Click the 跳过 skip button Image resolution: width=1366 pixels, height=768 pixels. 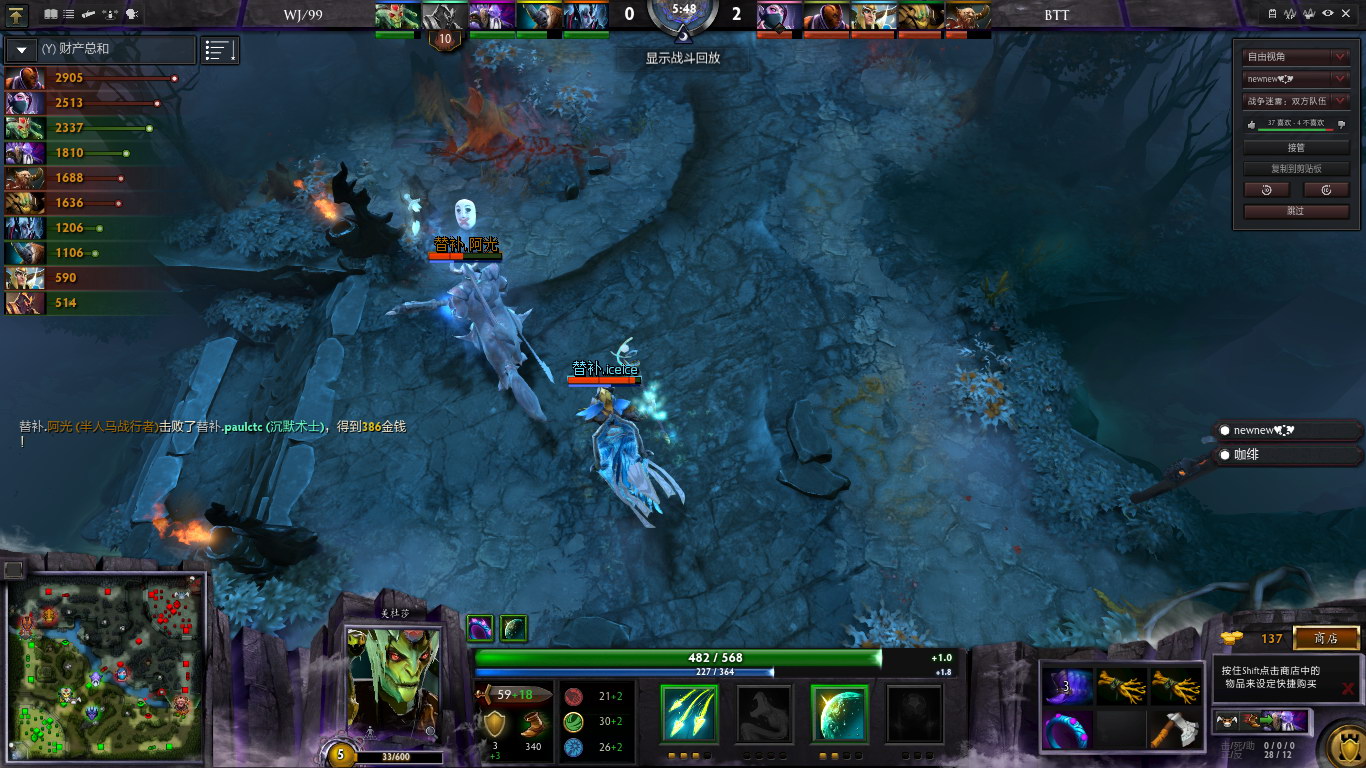pos(1295,211)
